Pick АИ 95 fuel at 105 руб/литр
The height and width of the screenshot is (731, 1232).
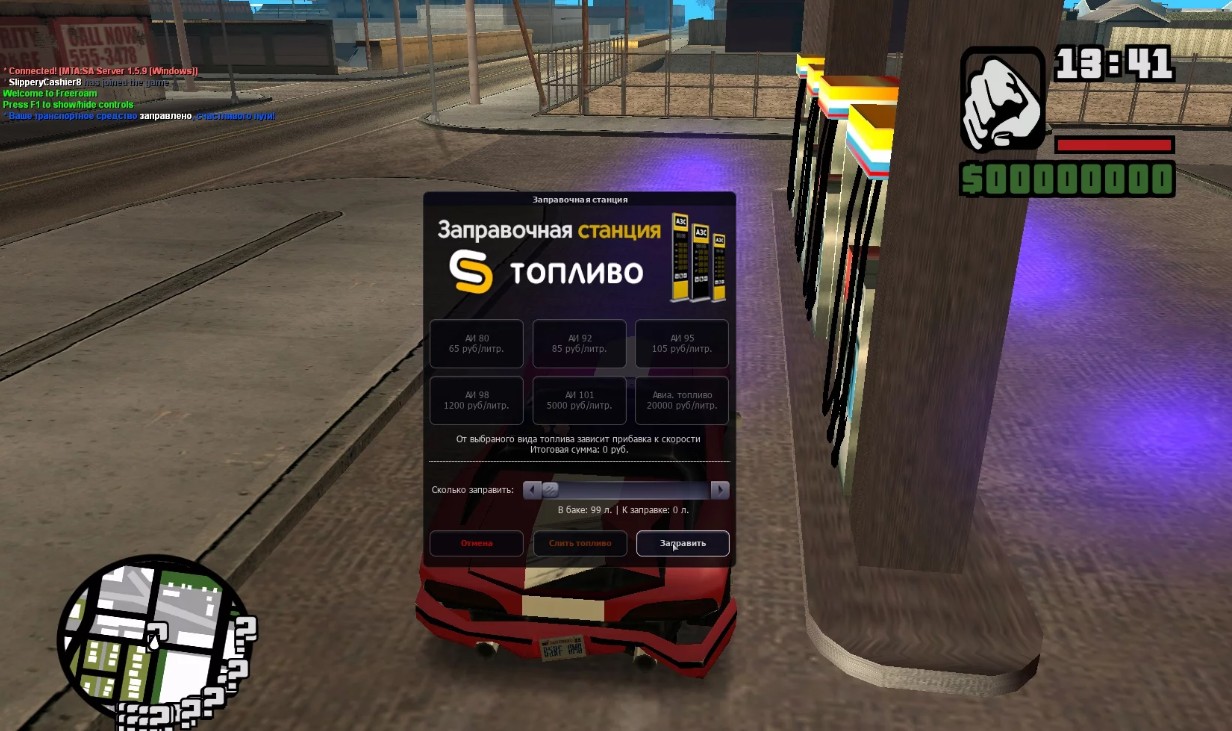pos(682,344)
